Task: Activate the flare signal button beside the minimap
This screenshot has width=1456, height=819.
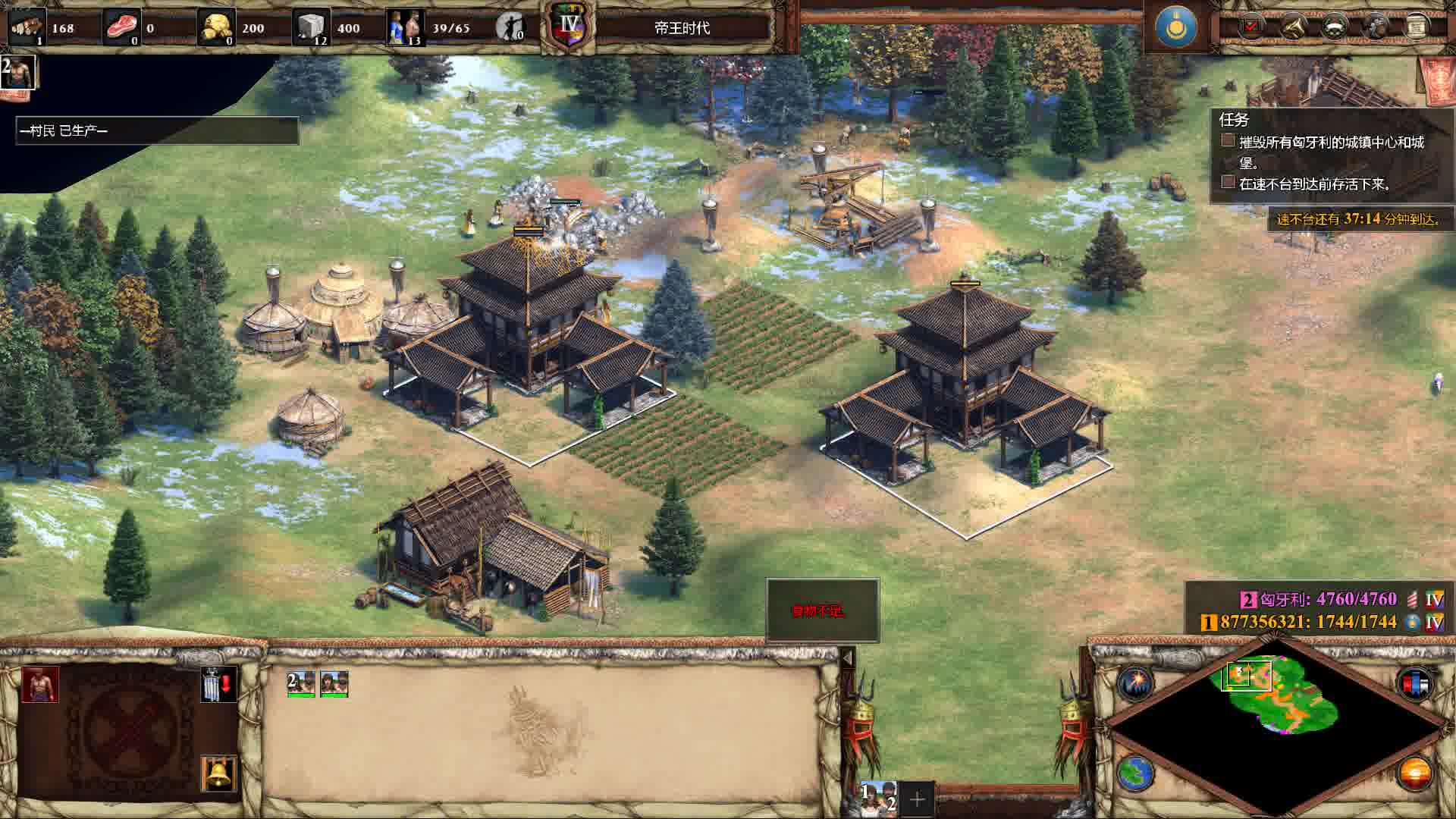Action: pos(1135,682)
